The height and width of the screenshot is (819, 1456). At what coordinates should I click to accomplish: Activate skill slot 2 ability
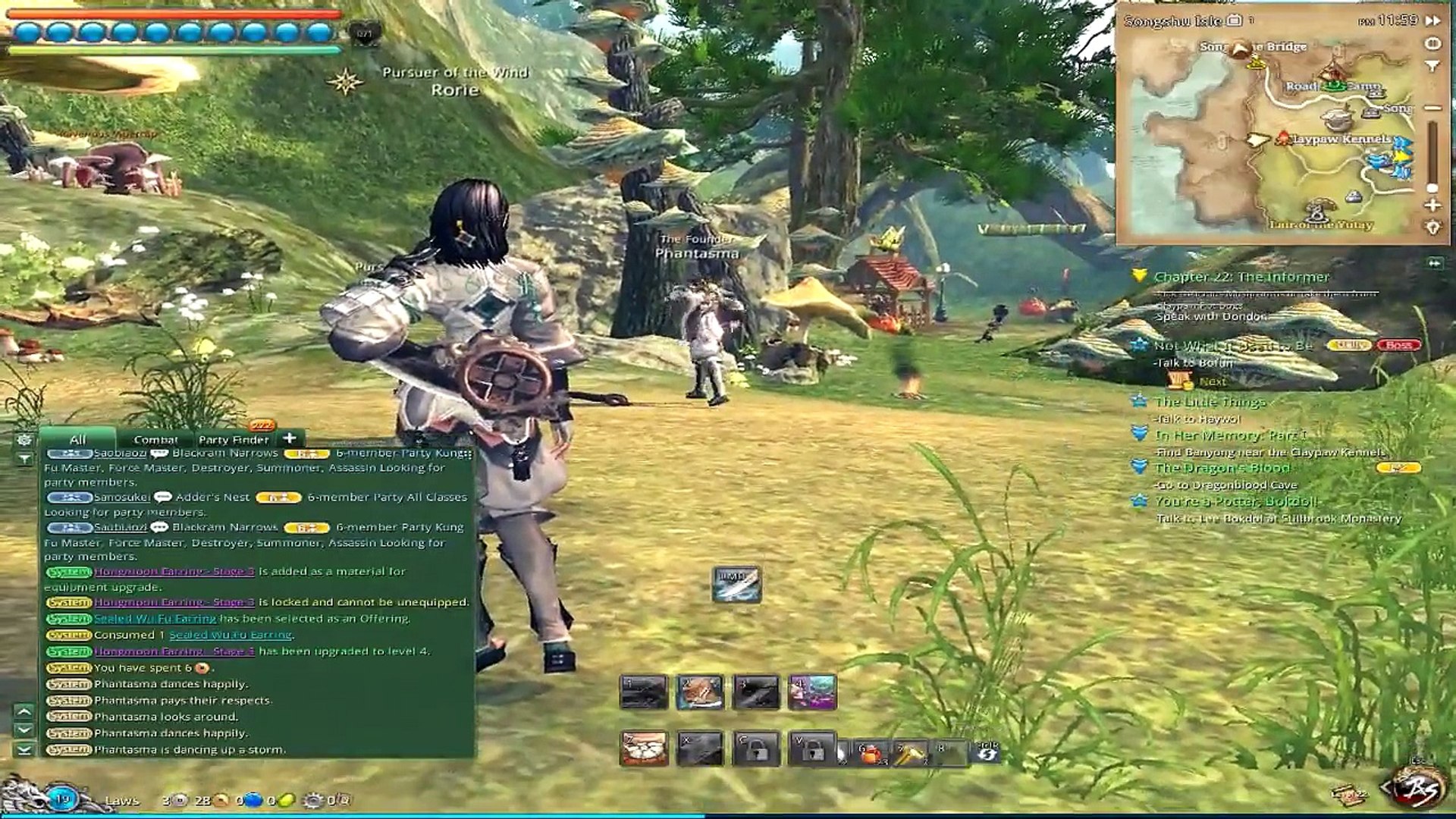[x=700, y=692]
